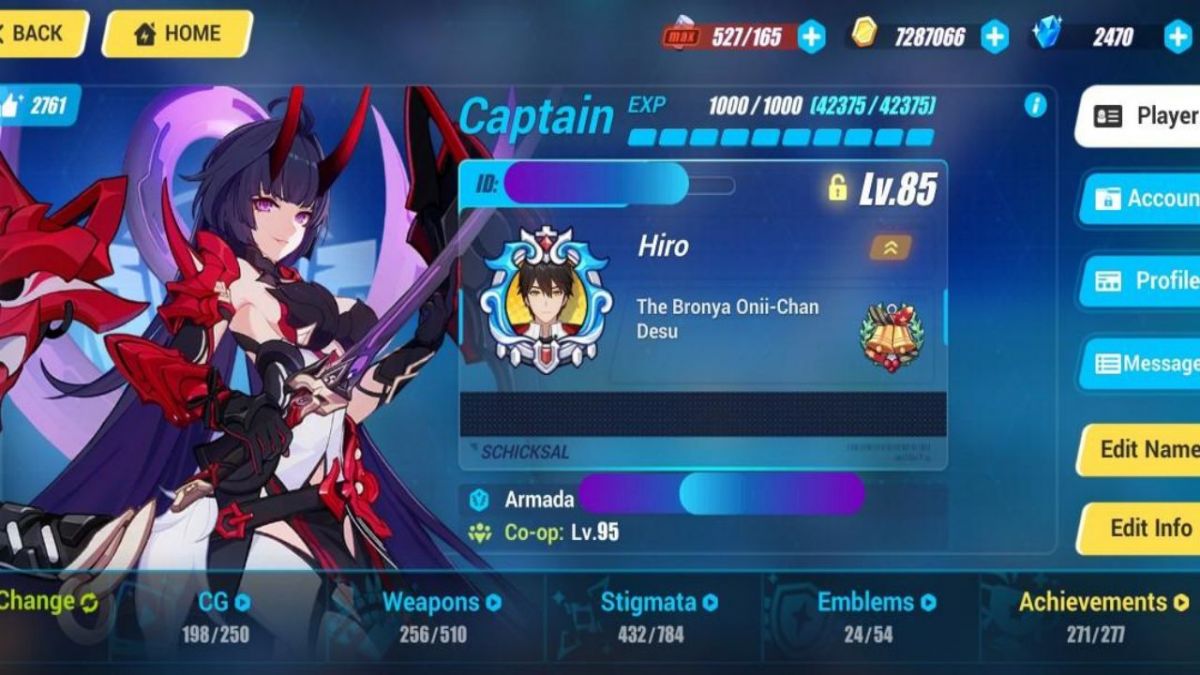
Task: Switch to the Player tab
Action: [1140, 116]
